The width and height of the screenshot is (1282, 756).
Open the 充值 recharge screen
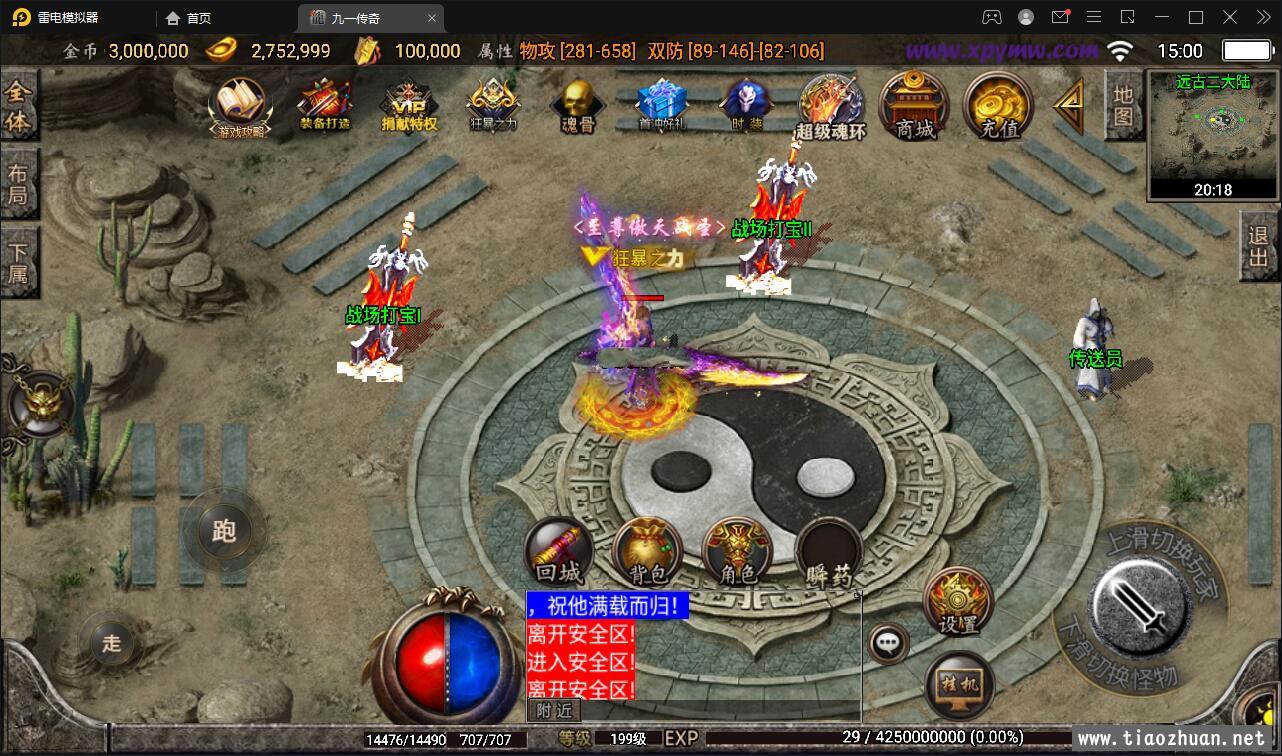tap(999, 105)
